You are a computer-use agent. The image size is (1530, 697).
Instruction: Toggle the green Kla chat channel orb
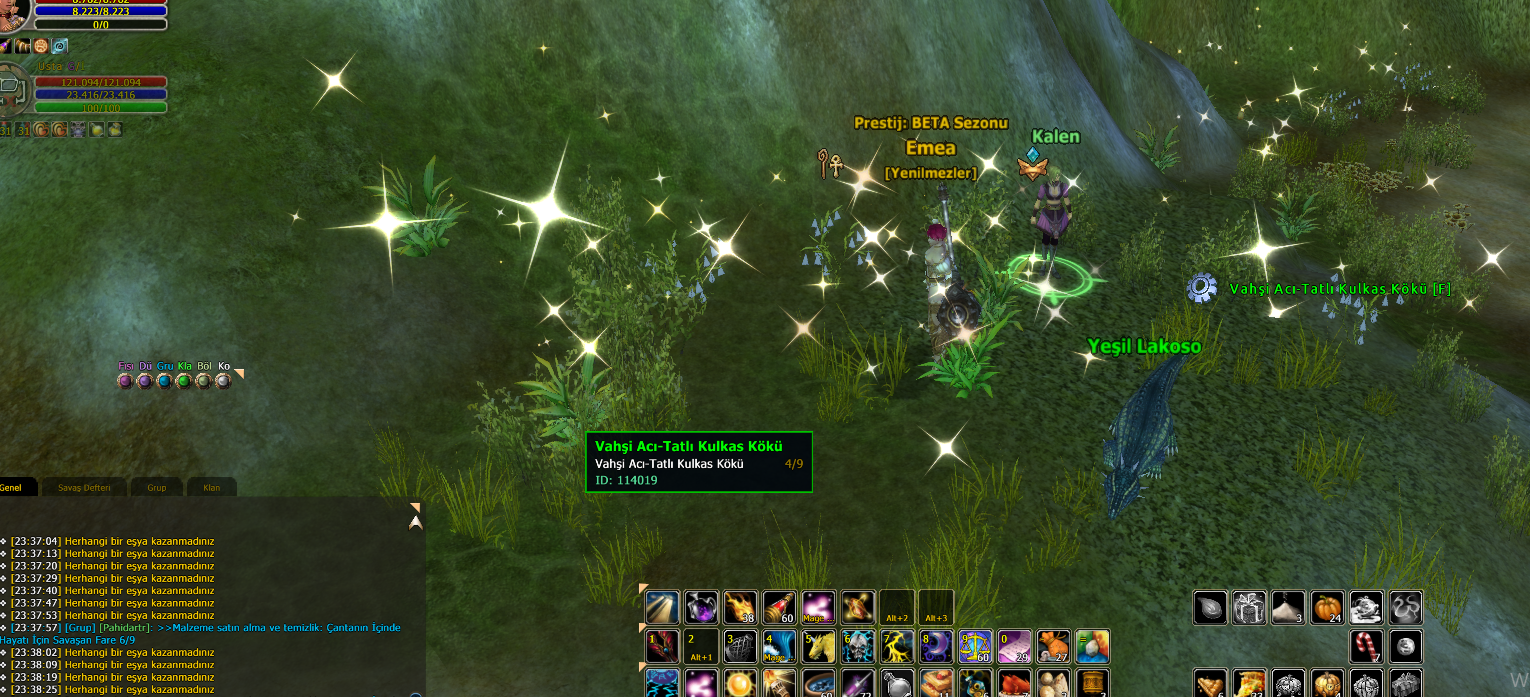[x=184, y=380]
